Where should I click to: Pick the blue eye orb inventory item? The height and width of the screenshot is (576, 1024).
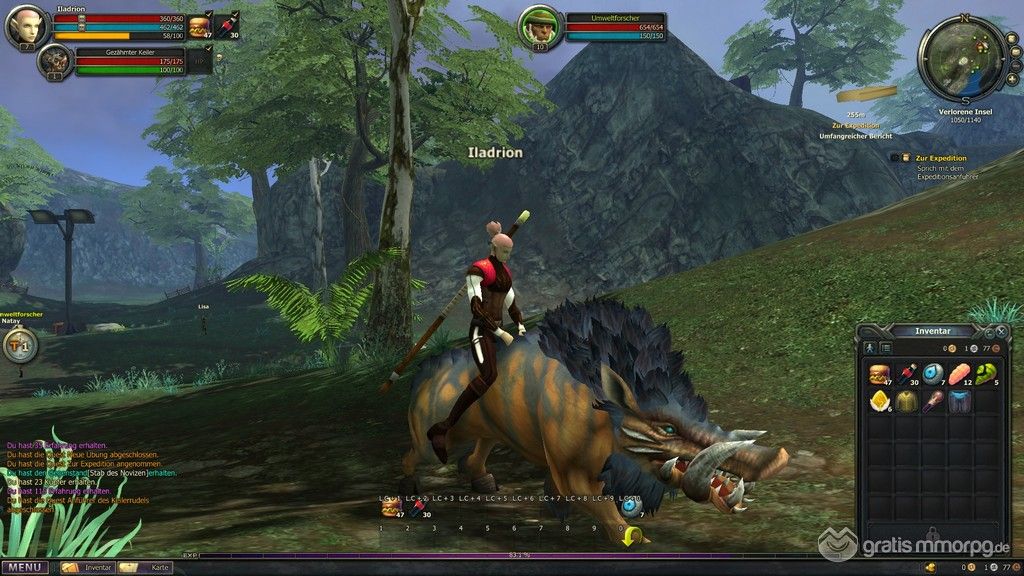pyautogui.click(x=933, y=374)
